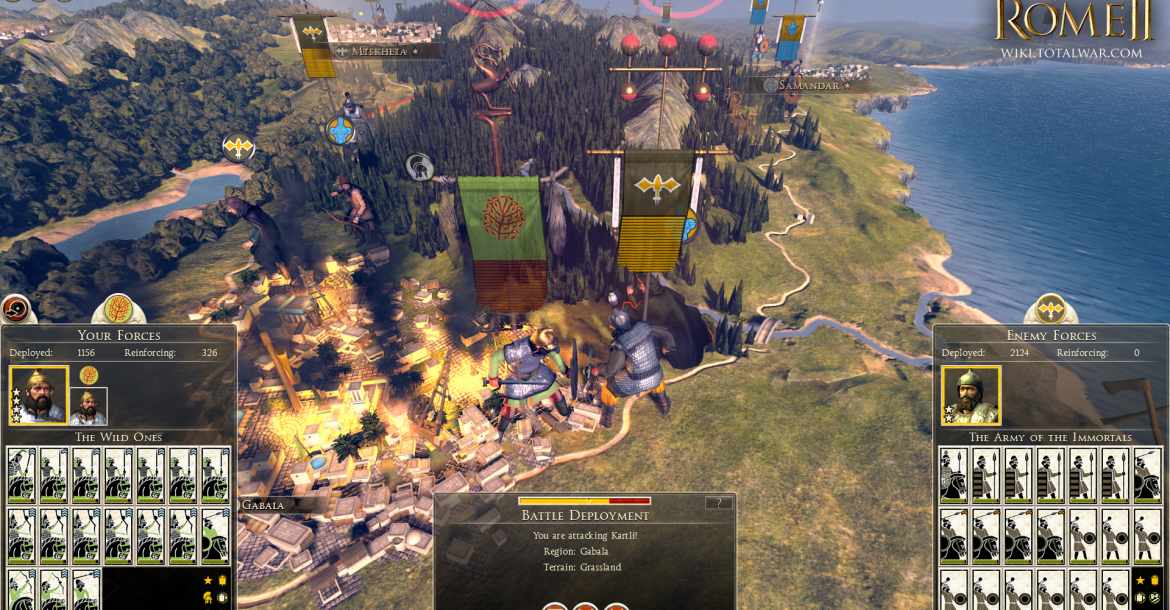Click the gold star icon under Enemy Forces
This screenshot has height=610, width=1170.
click(x=1140, y=580)
